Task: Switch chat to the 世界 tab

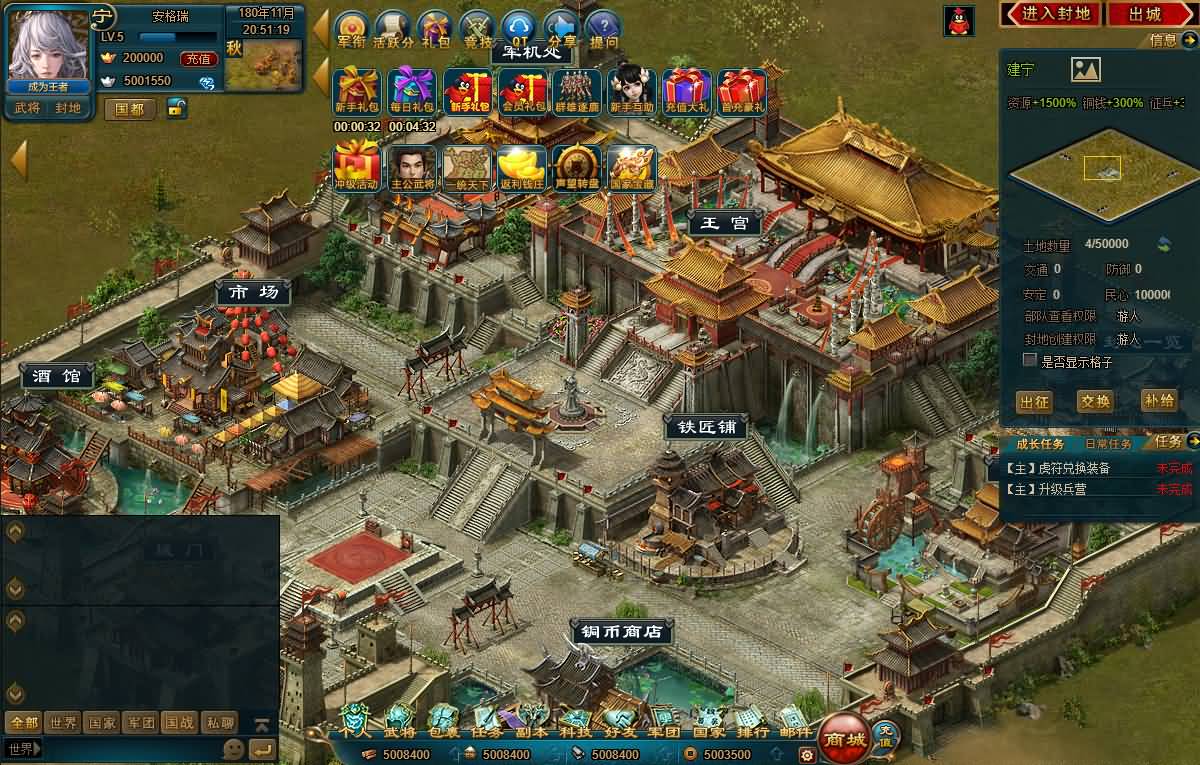Action: pos(63,722)
